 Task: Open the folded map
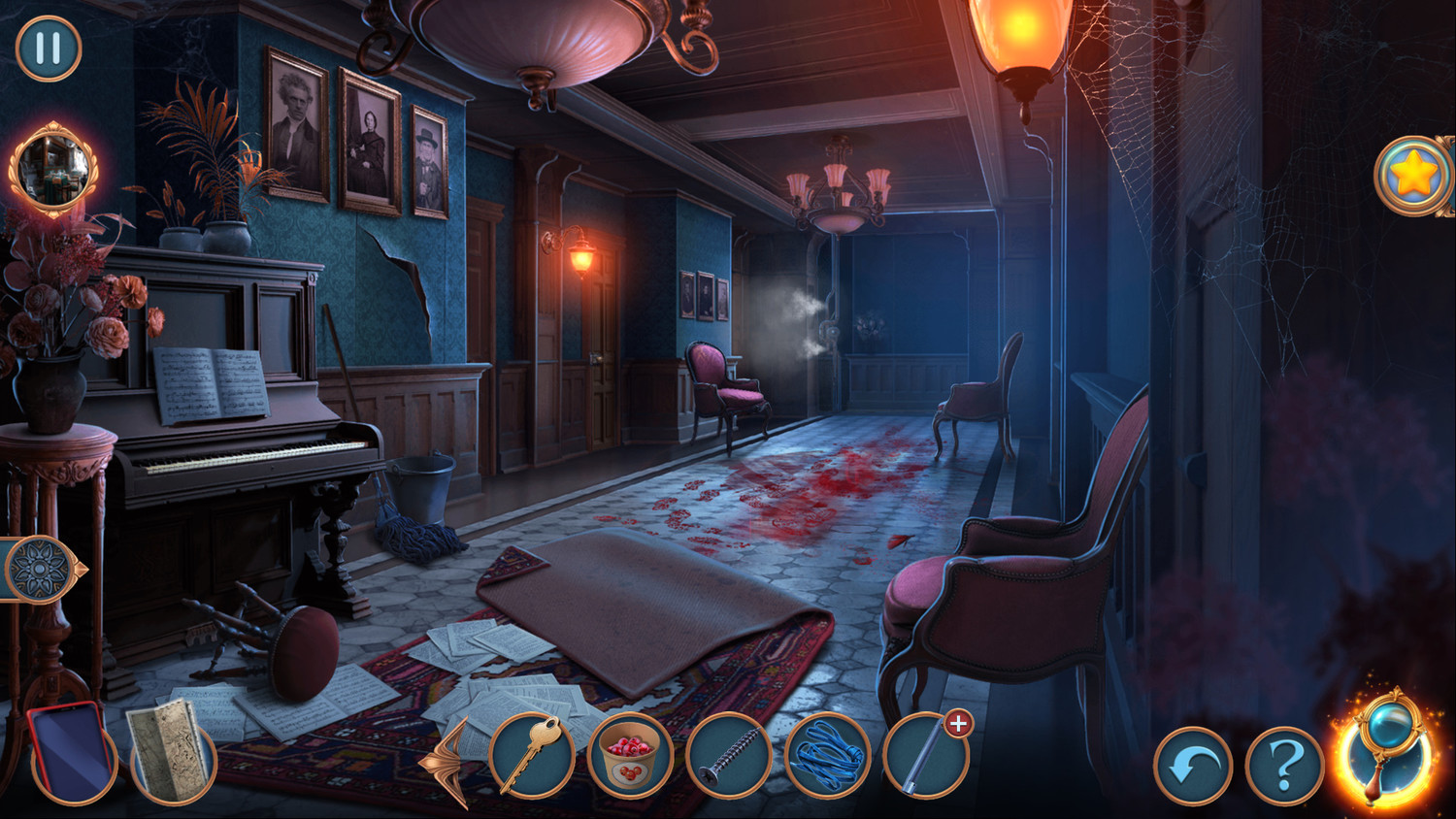point(171,752)
